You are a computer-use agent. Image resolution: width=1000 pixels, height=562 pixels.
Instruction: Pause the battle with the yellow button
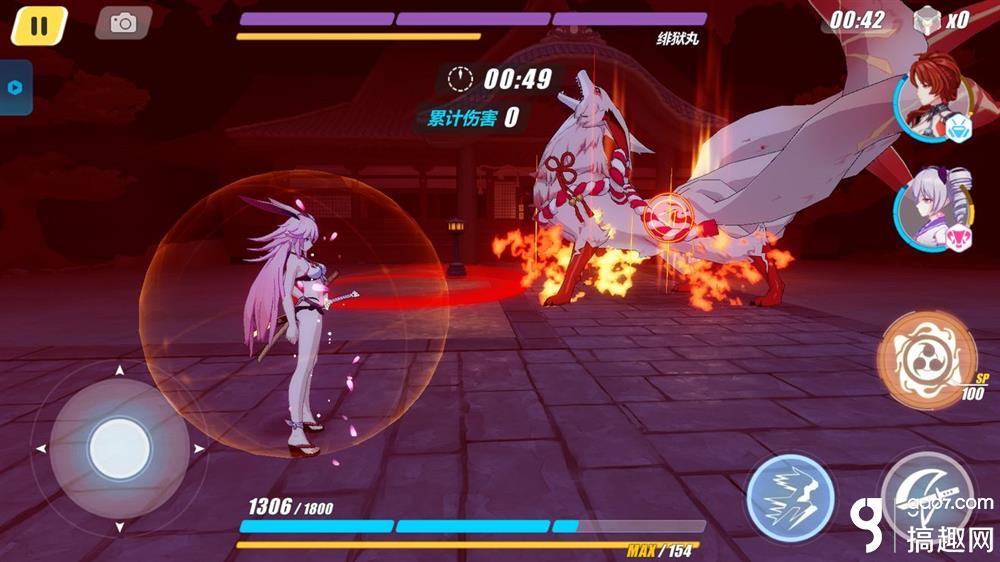coord(39,25)
